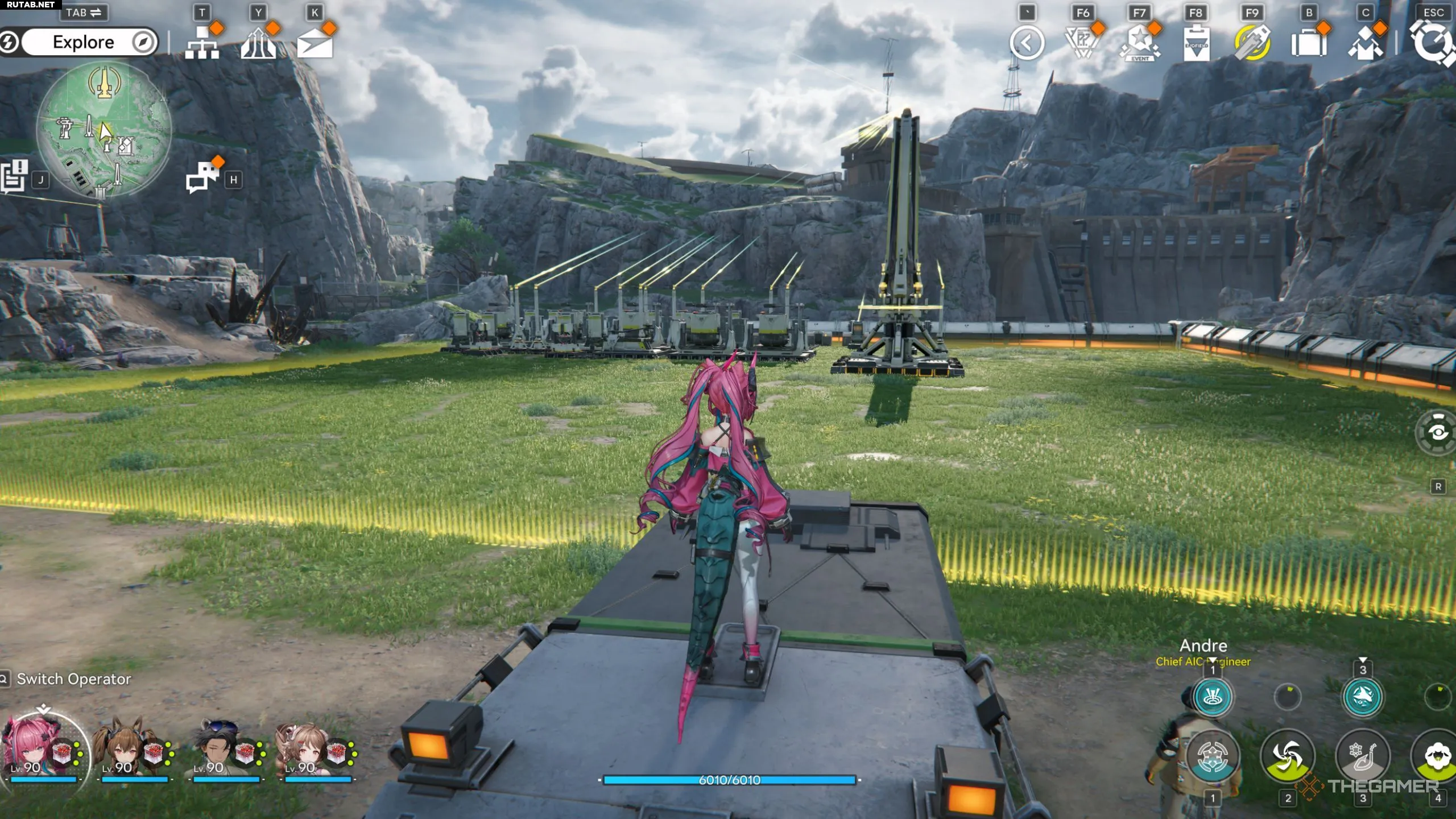Activate the white sheep skill
Viewport: 1456px width, 819px height.
pos(1438,756)
